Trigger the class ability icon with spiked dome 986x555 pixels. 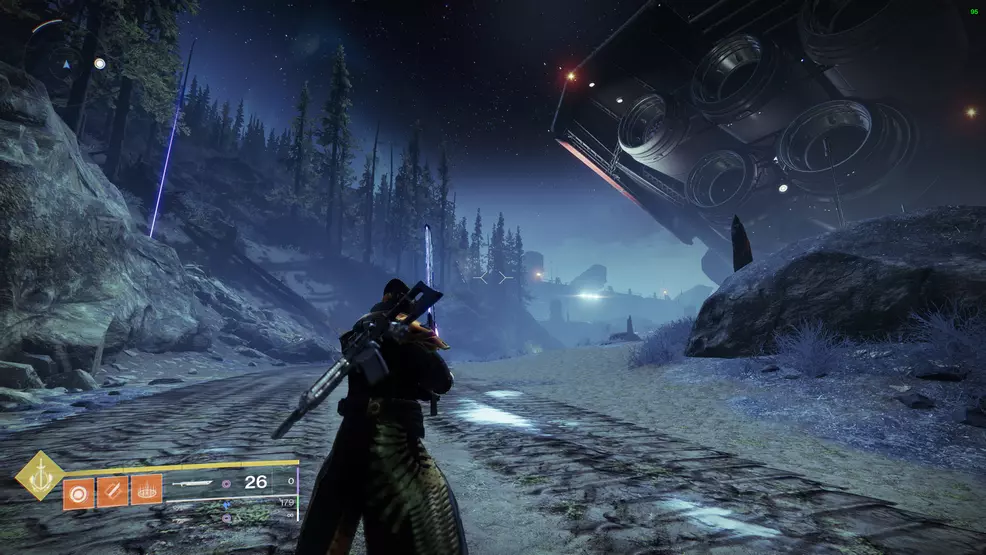146,491
